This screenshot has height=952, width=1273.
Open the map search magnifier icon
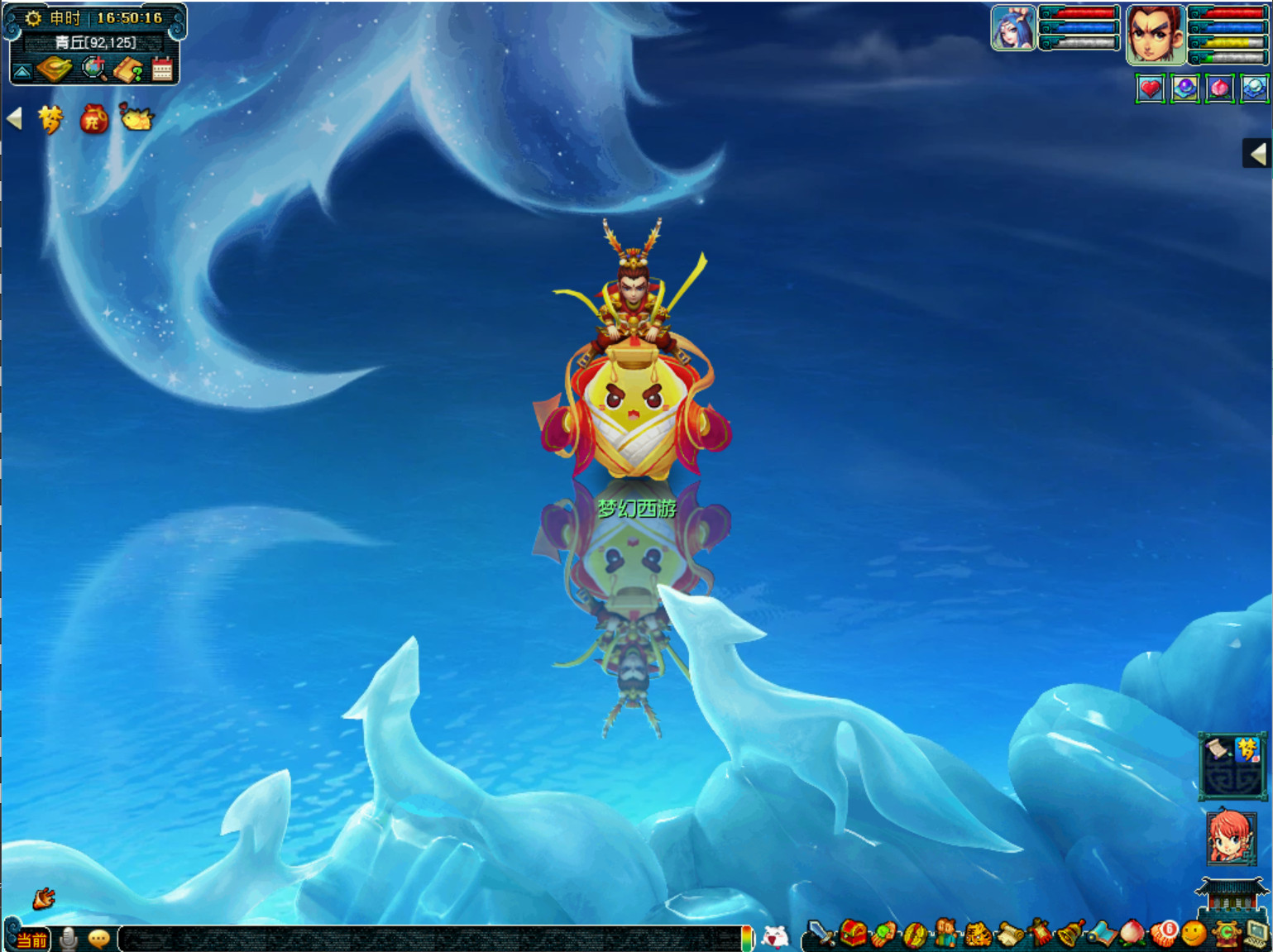click(x=94, y=69)
